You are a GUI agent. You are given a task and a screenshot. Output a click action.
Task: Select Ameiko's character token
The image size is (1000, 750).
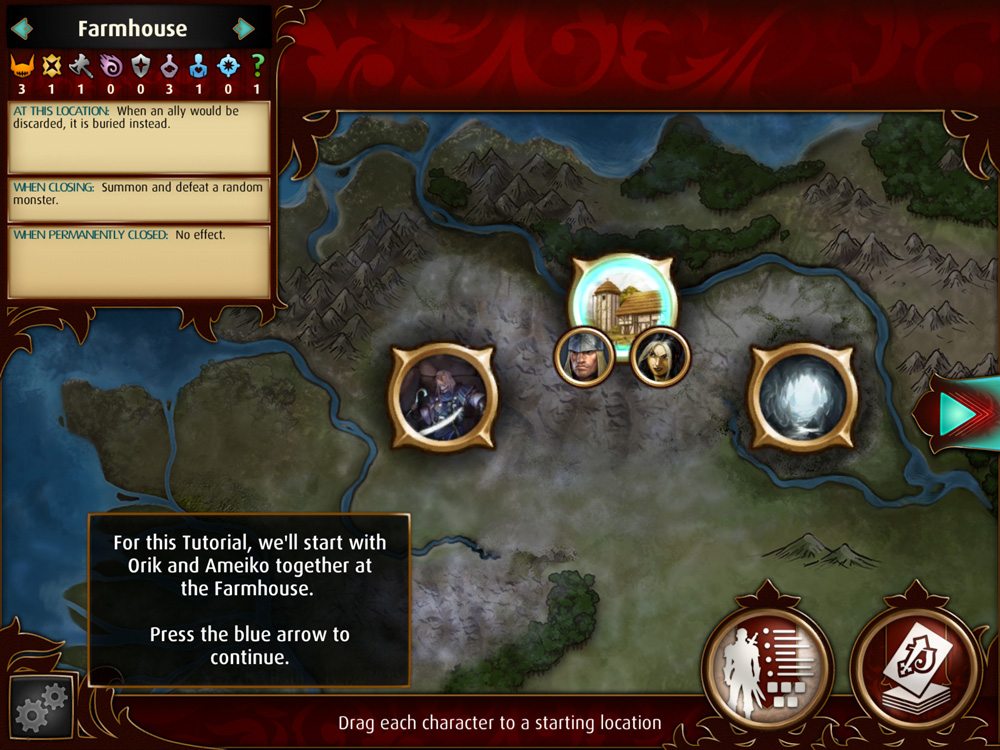[x=660, y=356]
